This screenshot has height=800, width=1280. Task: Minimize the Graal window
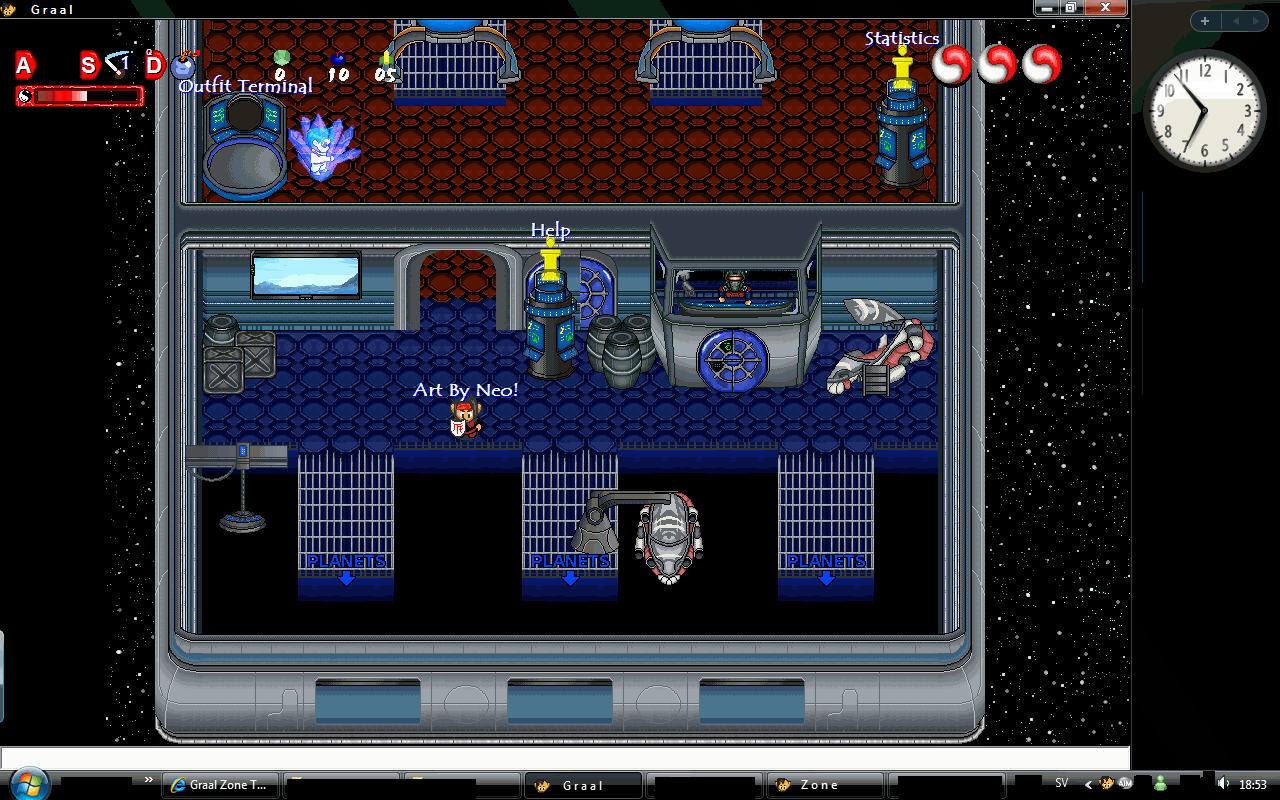pyautogui.click(x=1048, y=8)
